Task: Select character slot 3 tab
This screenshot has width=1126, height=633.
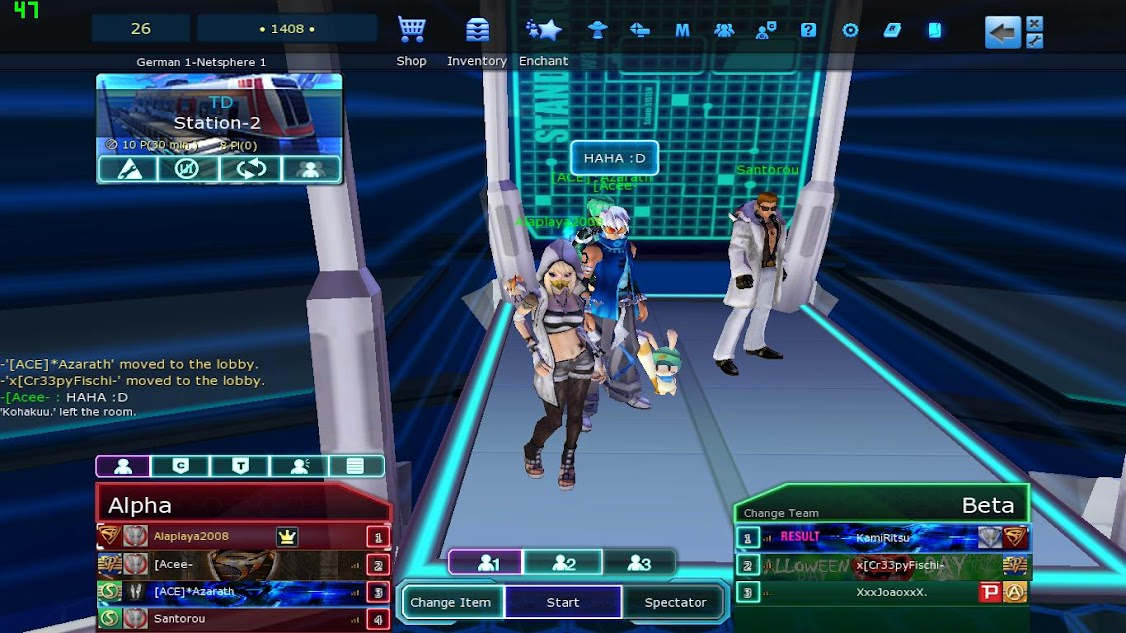Action: tap(639, 563)
